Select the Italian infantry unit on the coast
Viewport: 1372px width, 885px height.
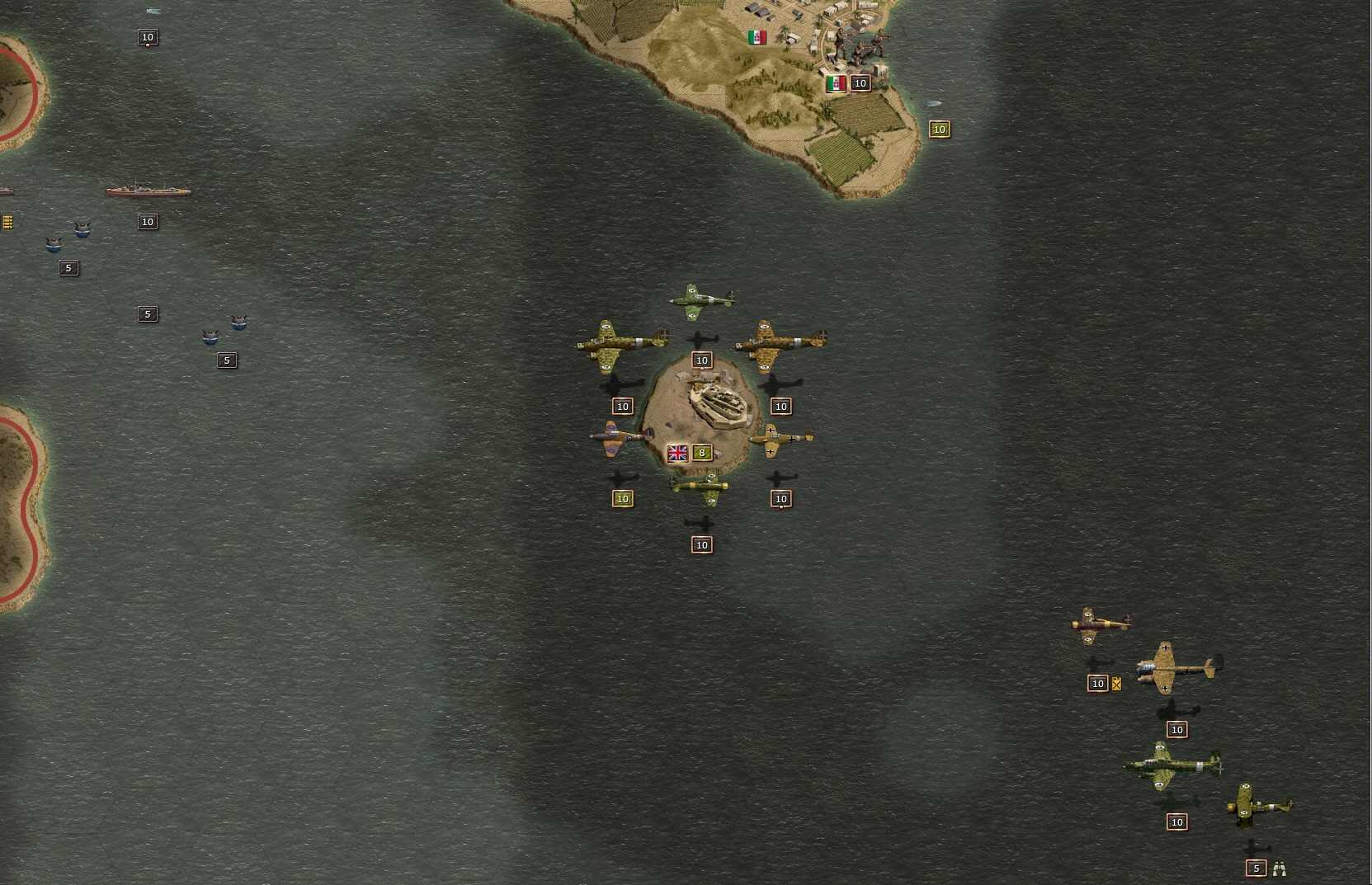tap(858, 45)
